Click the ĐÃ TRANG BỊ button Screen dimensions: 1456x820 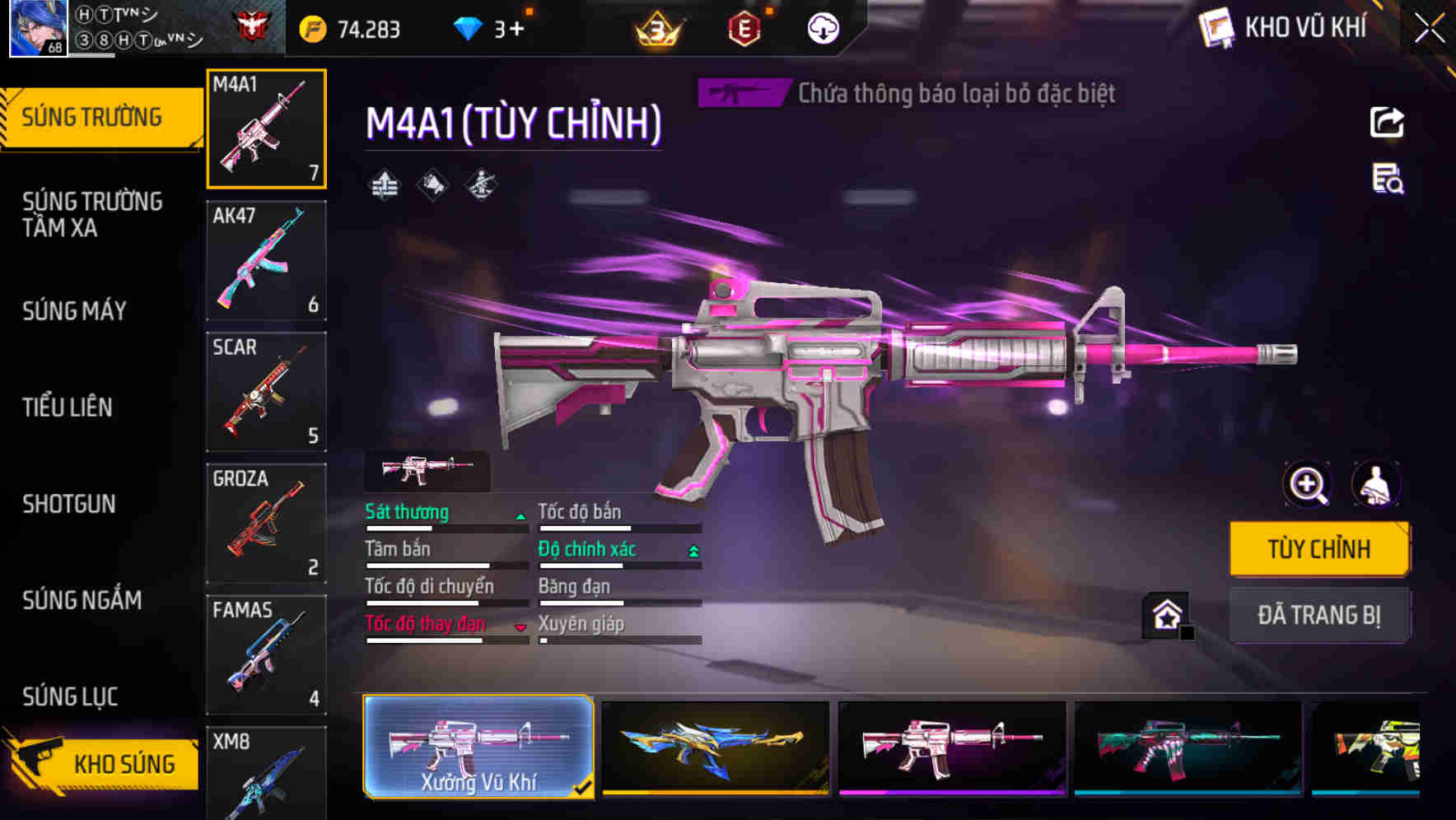1319,615
